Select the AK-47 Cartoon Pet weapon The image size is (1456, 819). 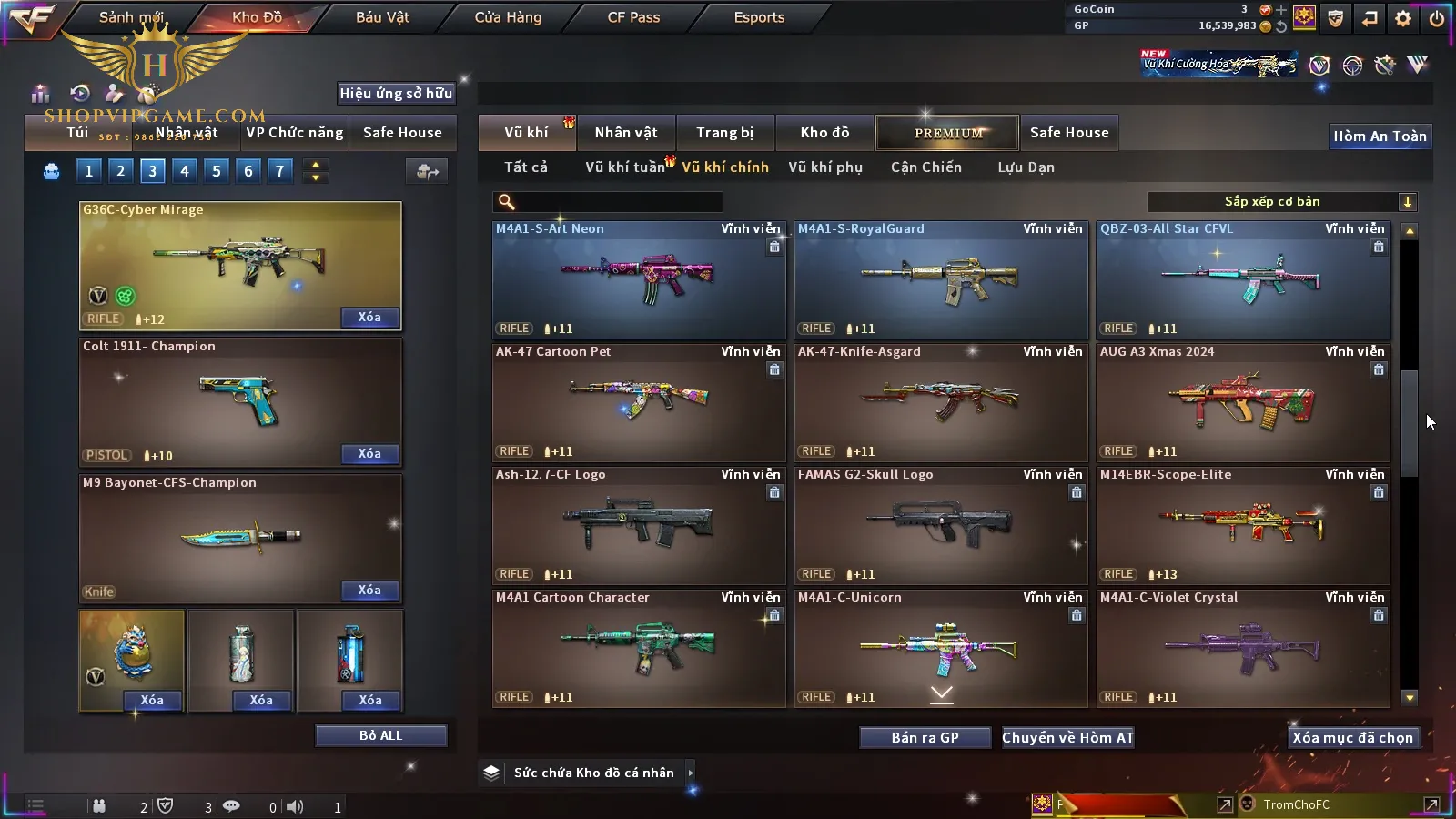[x=639, y=402]
